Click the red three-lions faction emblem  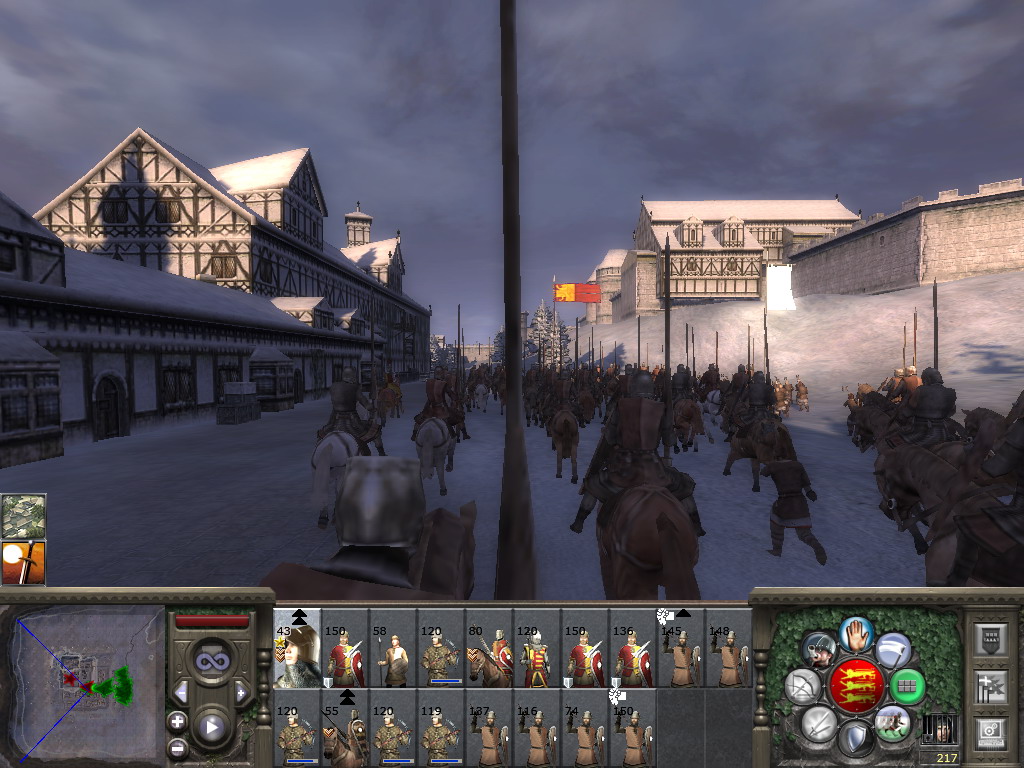click(x=857, y=686)
